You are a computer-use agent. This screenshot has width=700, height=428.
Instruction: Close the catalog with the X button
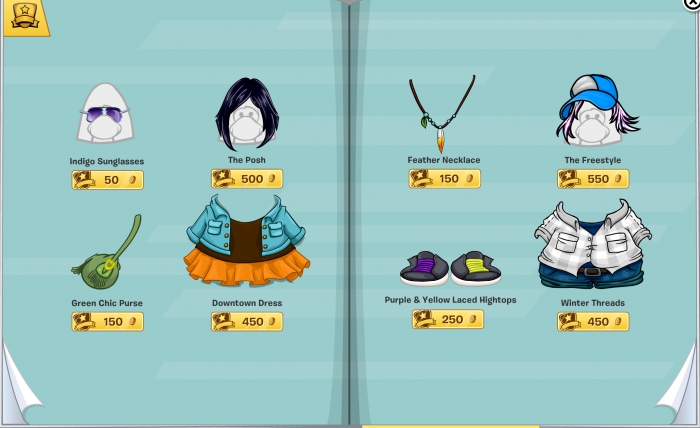[x=692, y=3]
